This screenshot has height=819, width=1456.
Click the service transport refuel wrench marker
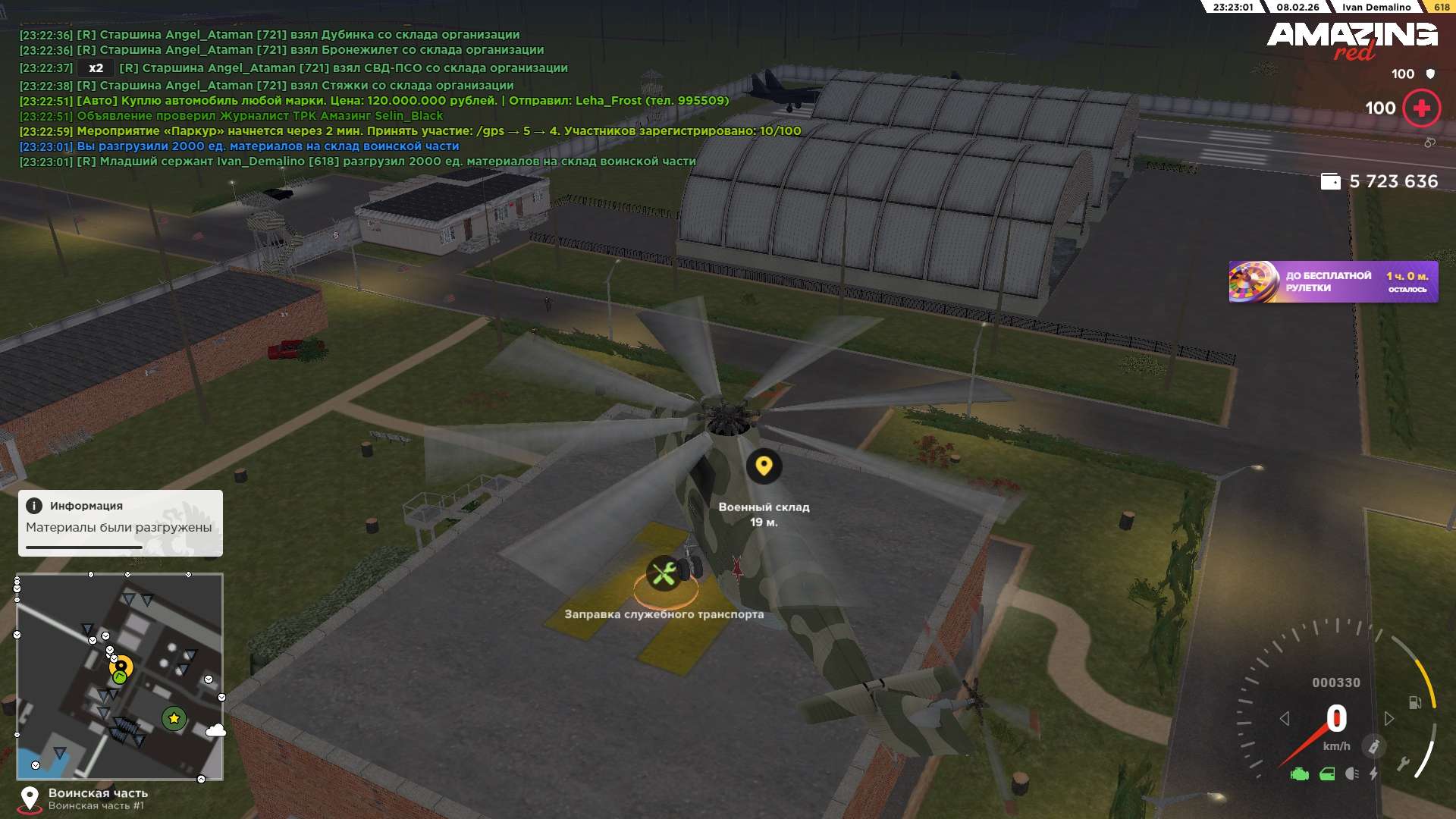point(664,574)
